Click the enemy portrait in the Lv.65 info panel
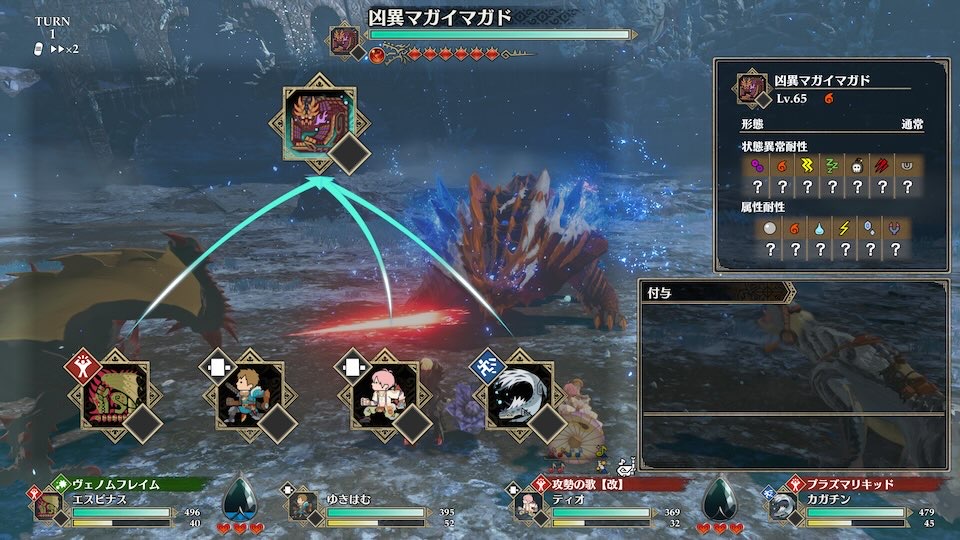 pyautogui.click(x=752, y=89)
